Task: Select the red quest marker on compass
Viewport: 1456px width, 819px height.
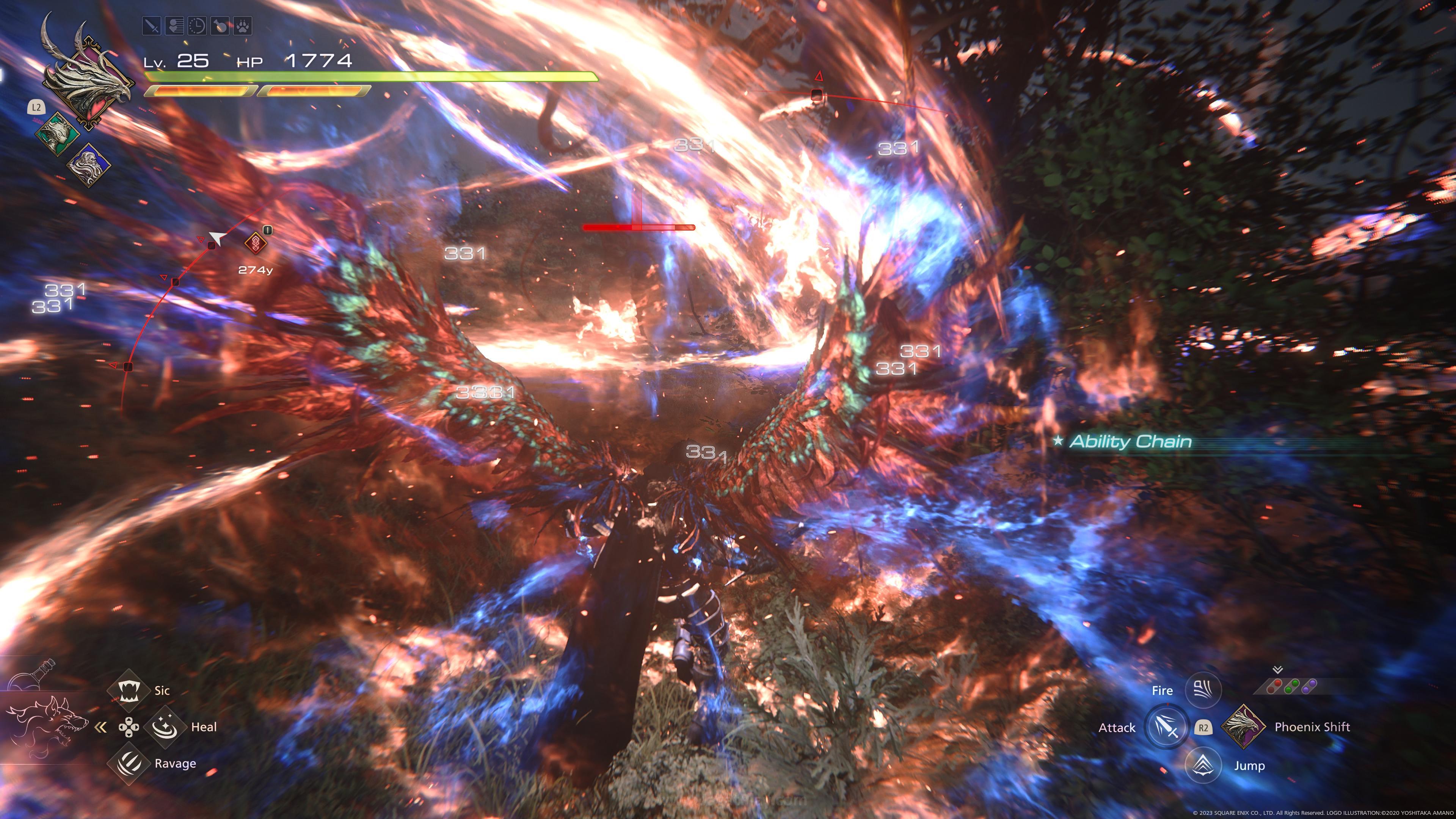Action: 256,243
